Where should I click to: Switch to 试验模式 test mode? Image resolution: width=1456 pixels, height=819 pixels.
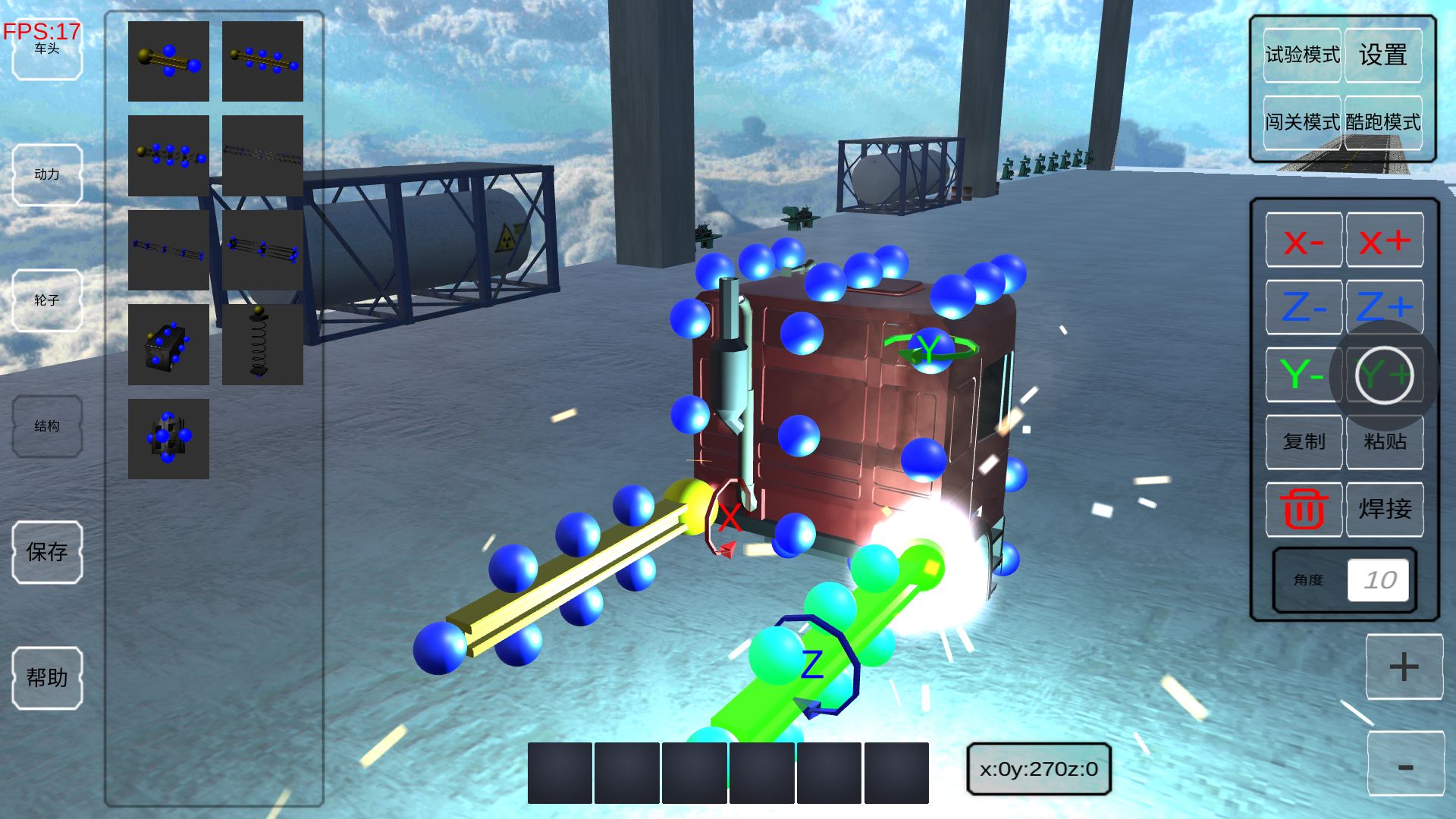(1302, 55)
